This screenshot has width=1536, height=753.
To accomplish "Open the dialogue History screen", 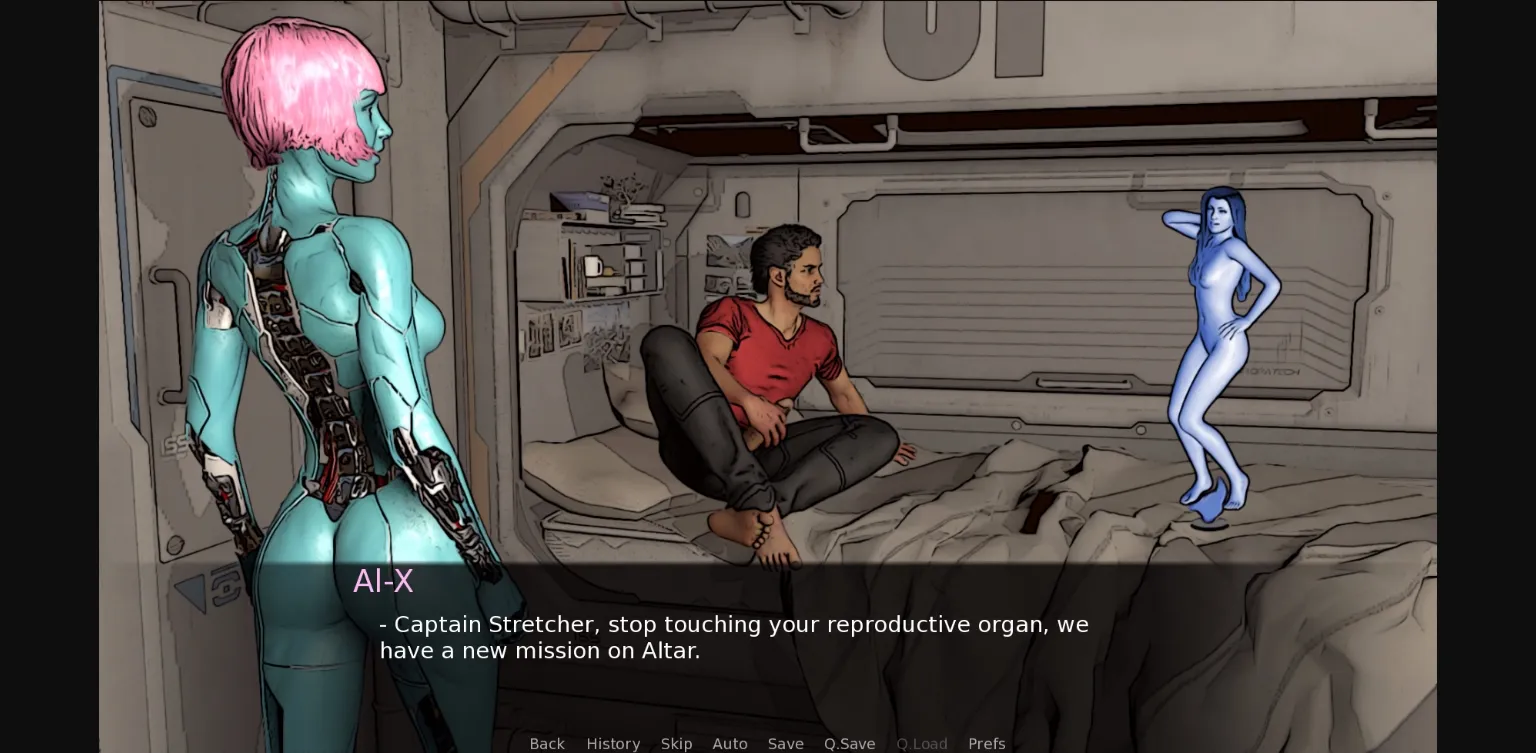I will [613, 744].
